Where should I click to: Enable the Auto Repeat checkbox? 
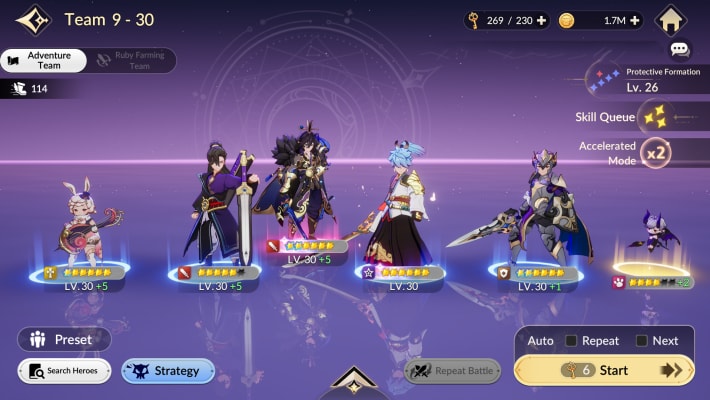pyautogui.click(x=570, y=341)
